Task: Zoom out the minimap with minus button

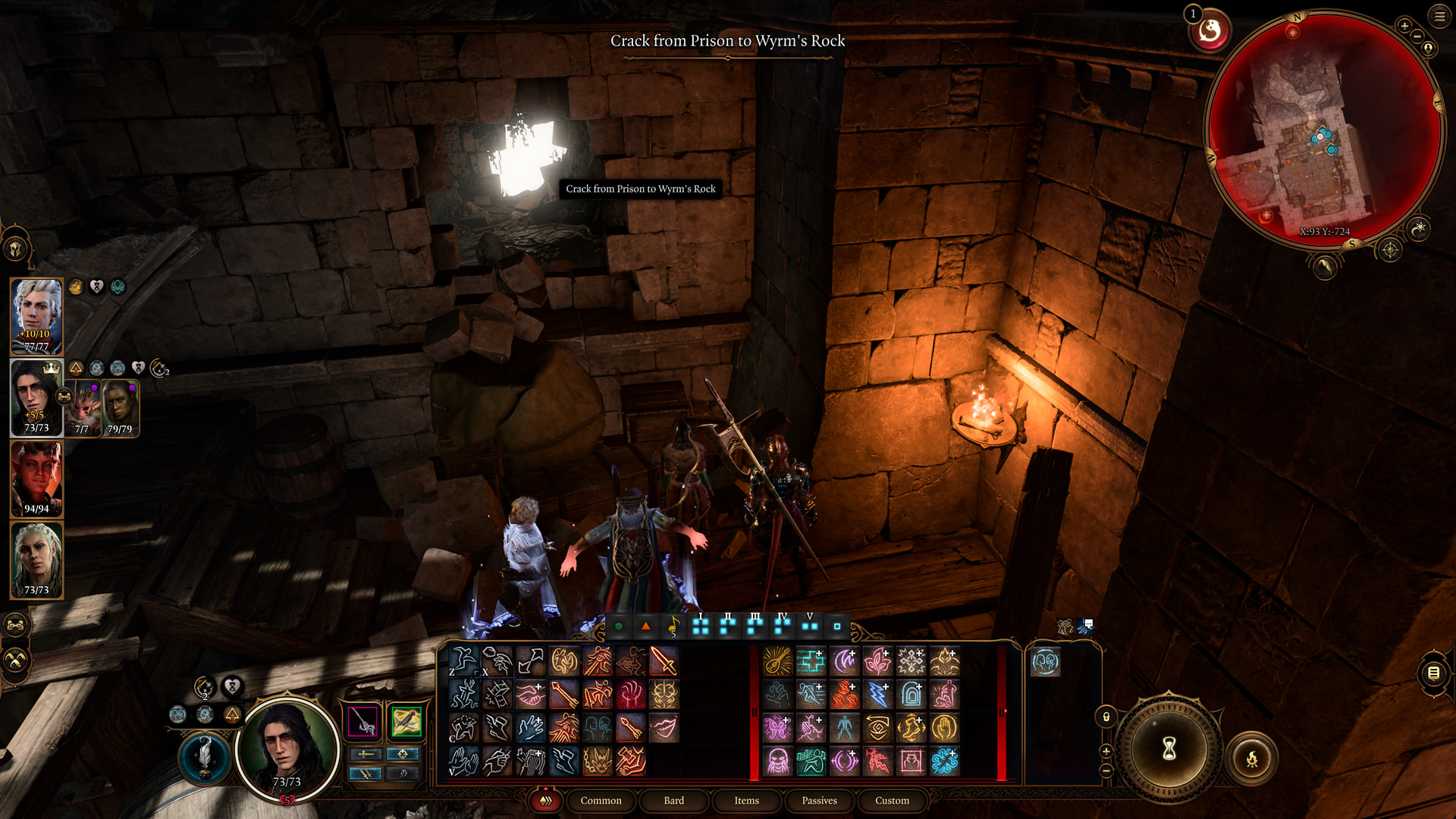Action: click(x=1417, y=36)
